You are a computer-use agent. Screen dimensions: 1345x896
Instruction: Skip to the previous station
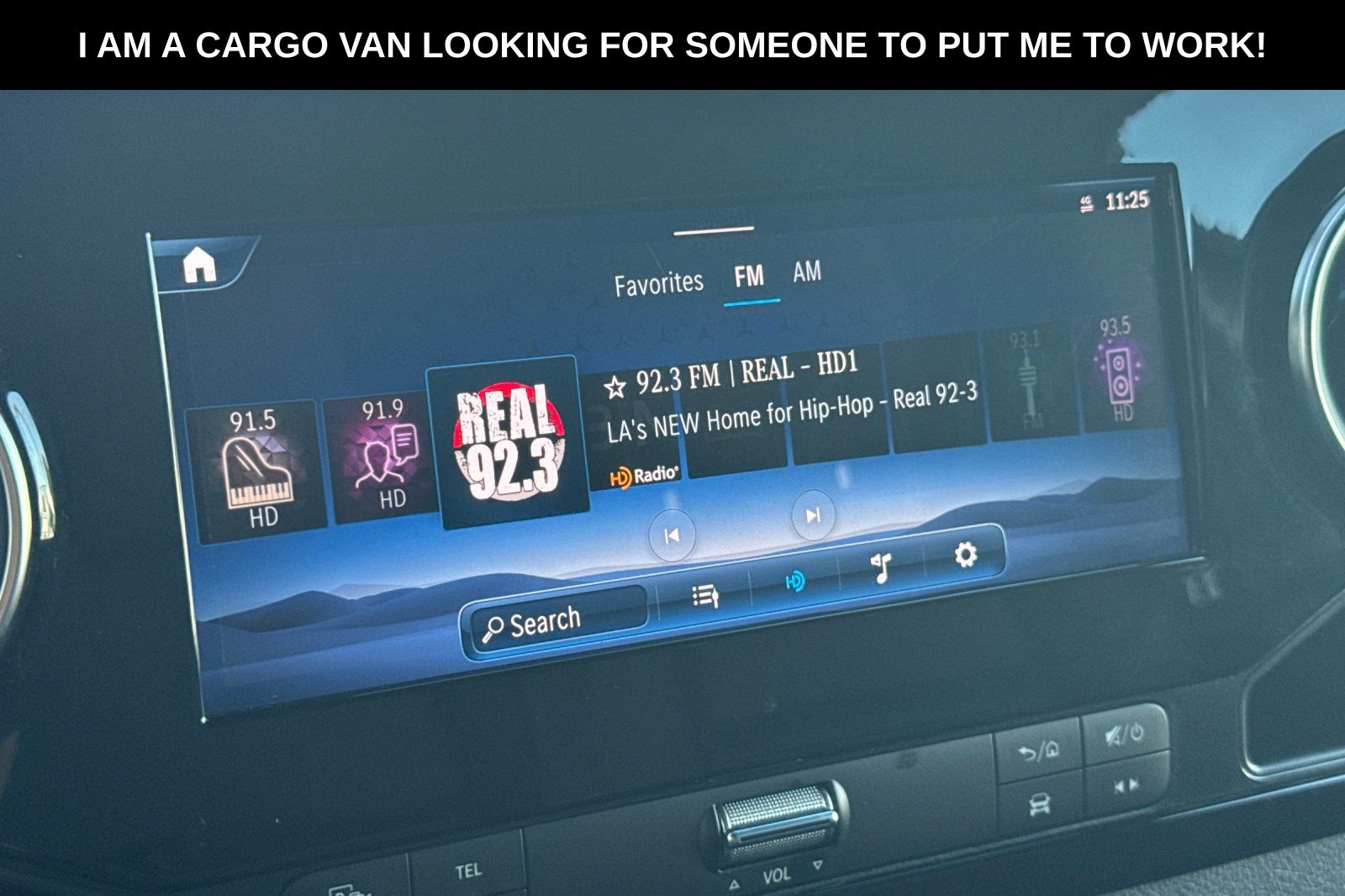coord(672,535)
